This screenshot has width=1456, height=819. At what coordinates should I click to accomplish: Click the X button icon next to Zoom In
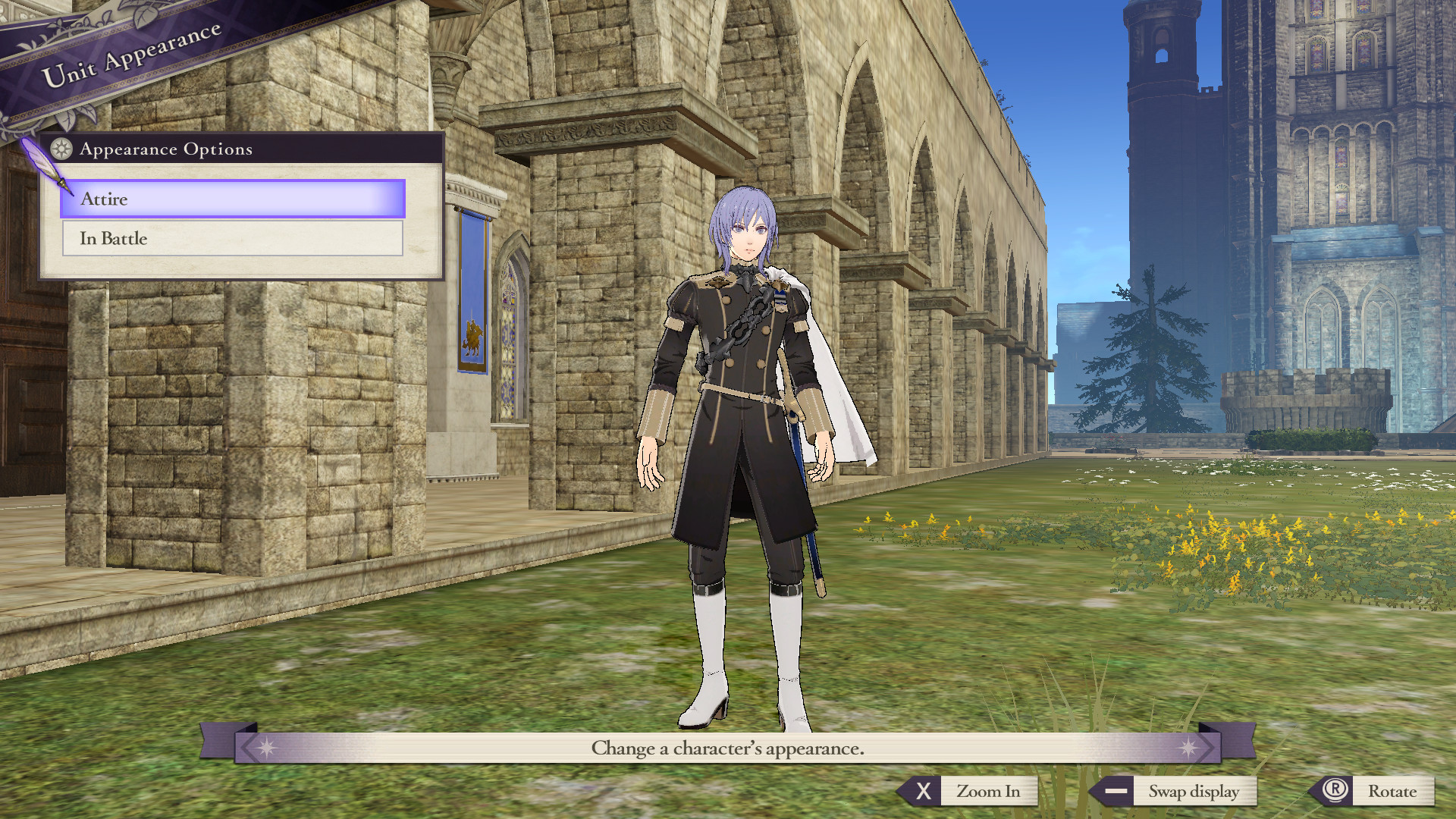tap(924, 791)
